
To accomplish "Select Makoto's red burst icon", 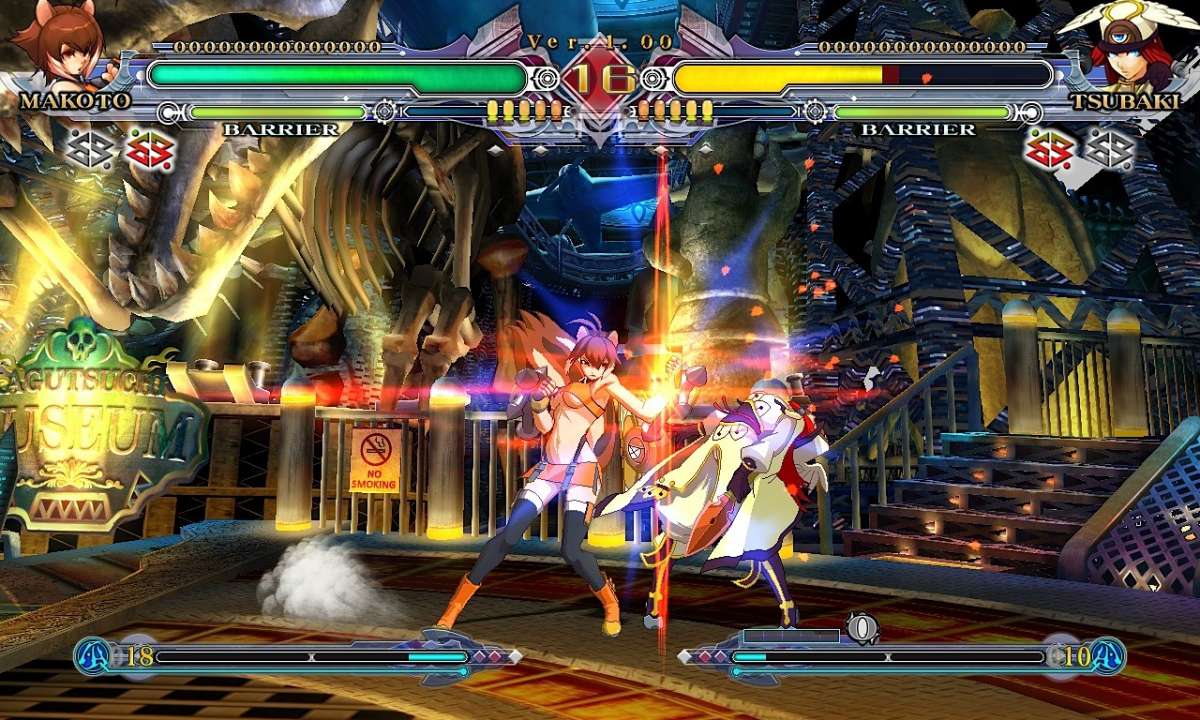I will point(150,150).
